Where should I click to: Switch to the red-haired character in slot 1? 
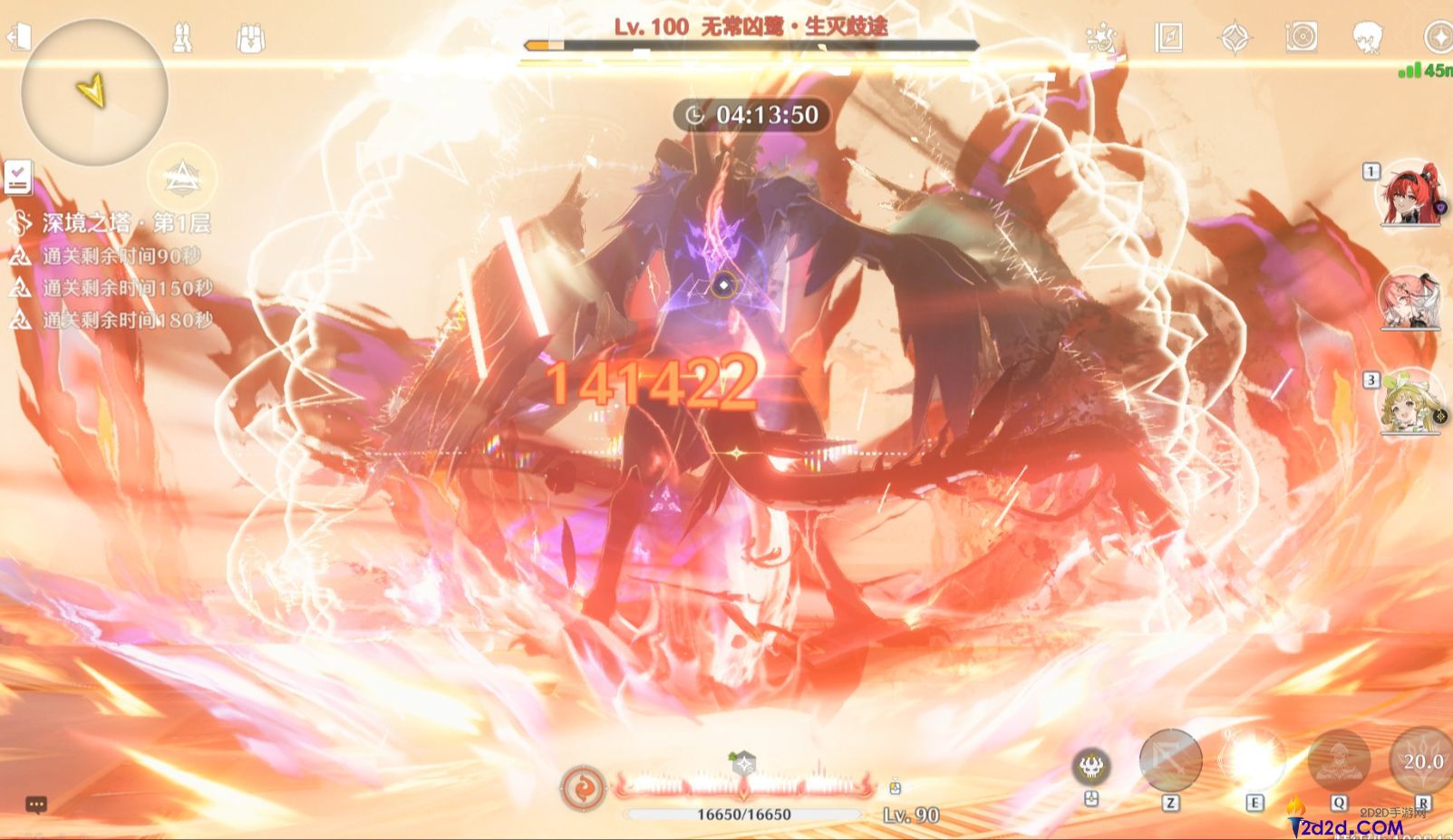point(1410,195)
